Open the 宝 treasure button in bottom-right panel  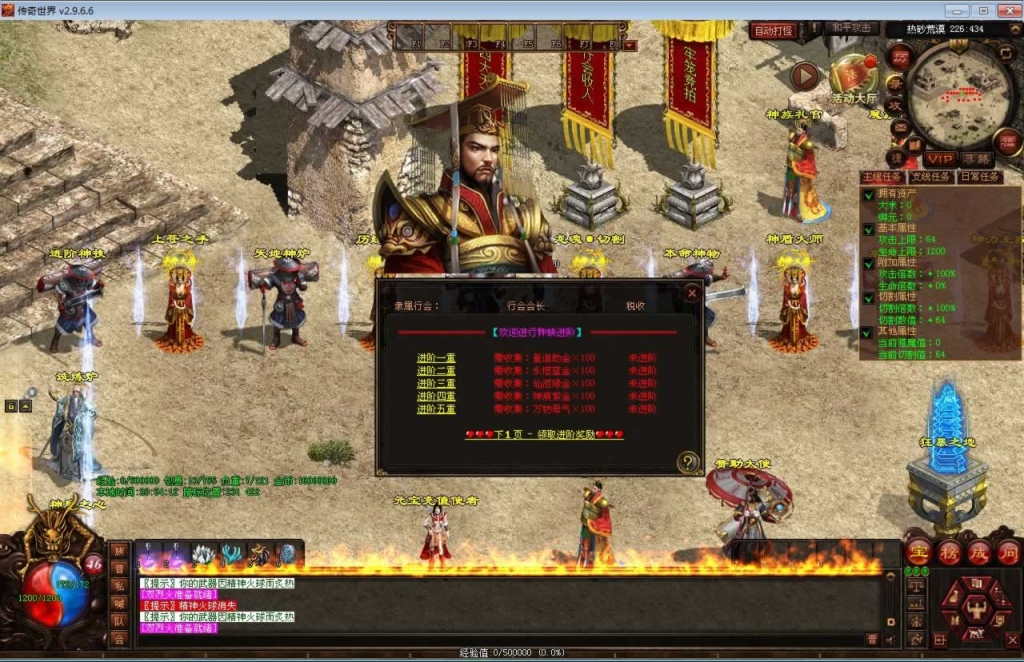tap(918, 553)
